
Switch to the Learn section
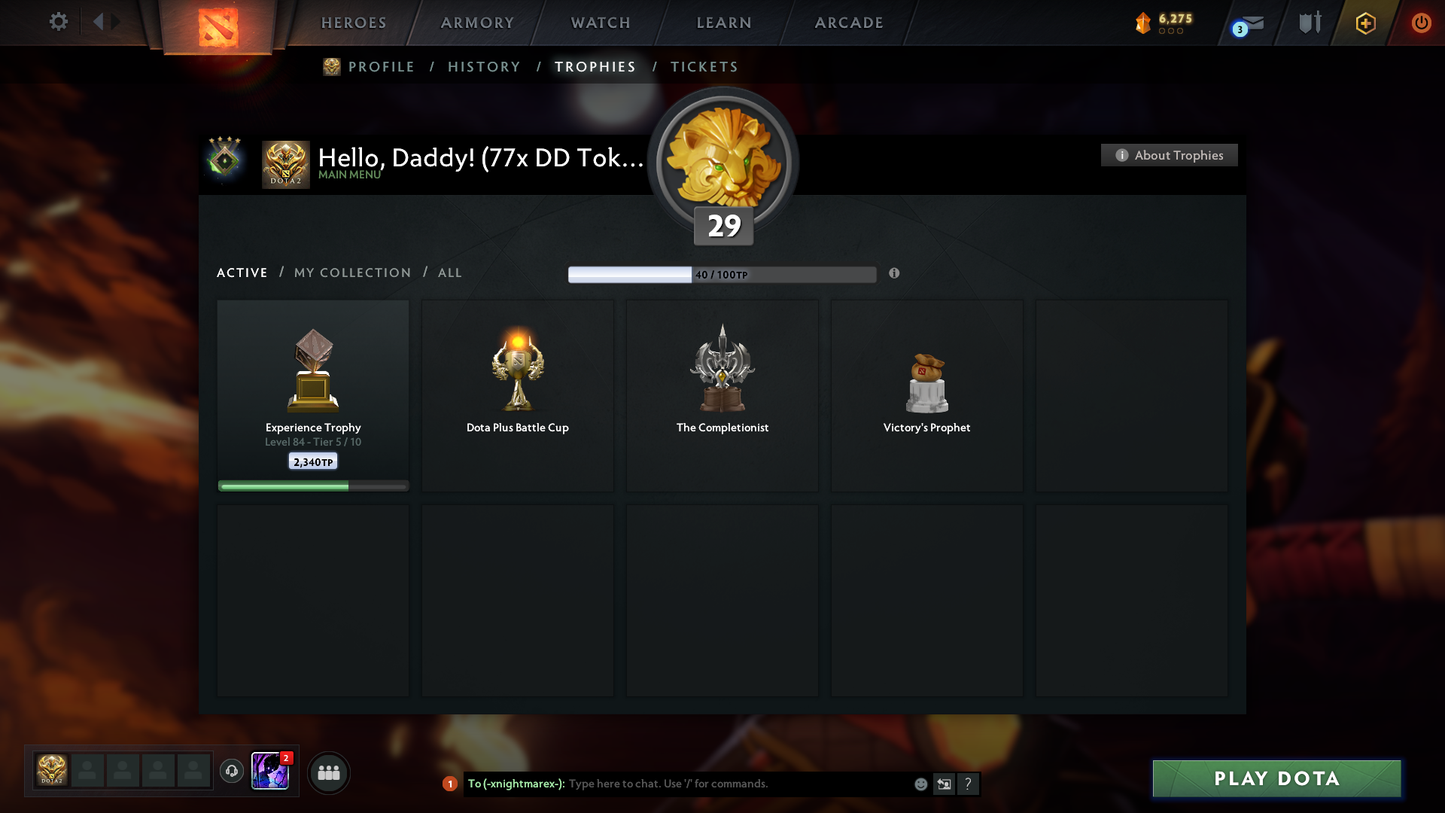point(723,23)
